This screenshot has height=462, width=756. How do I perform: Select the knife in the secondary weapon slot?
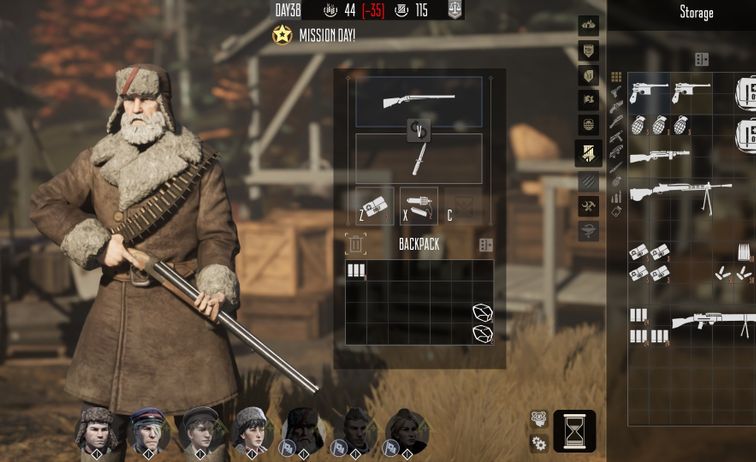[x=419, y=160]
